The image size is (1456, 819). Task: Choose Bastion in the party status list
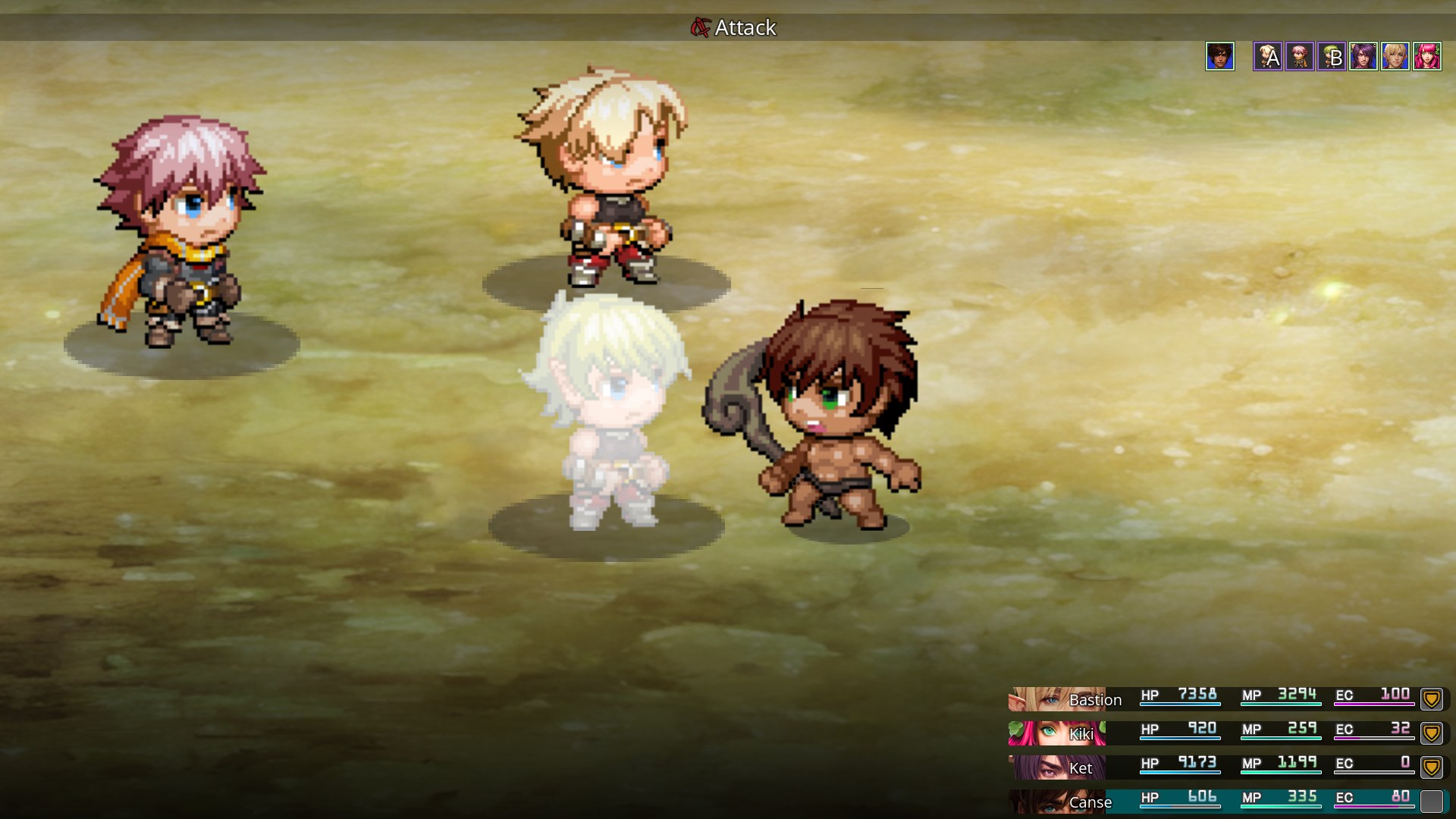(1094, 699)
